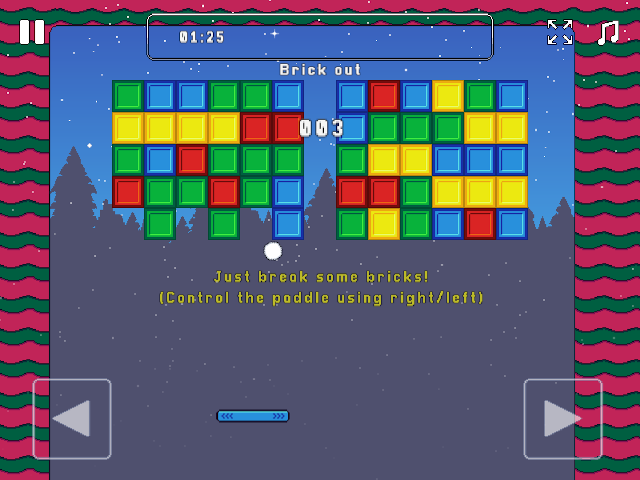The height and width of the screenshot is (480, 640).
Task: Pause the game
Action: (32, 32)
